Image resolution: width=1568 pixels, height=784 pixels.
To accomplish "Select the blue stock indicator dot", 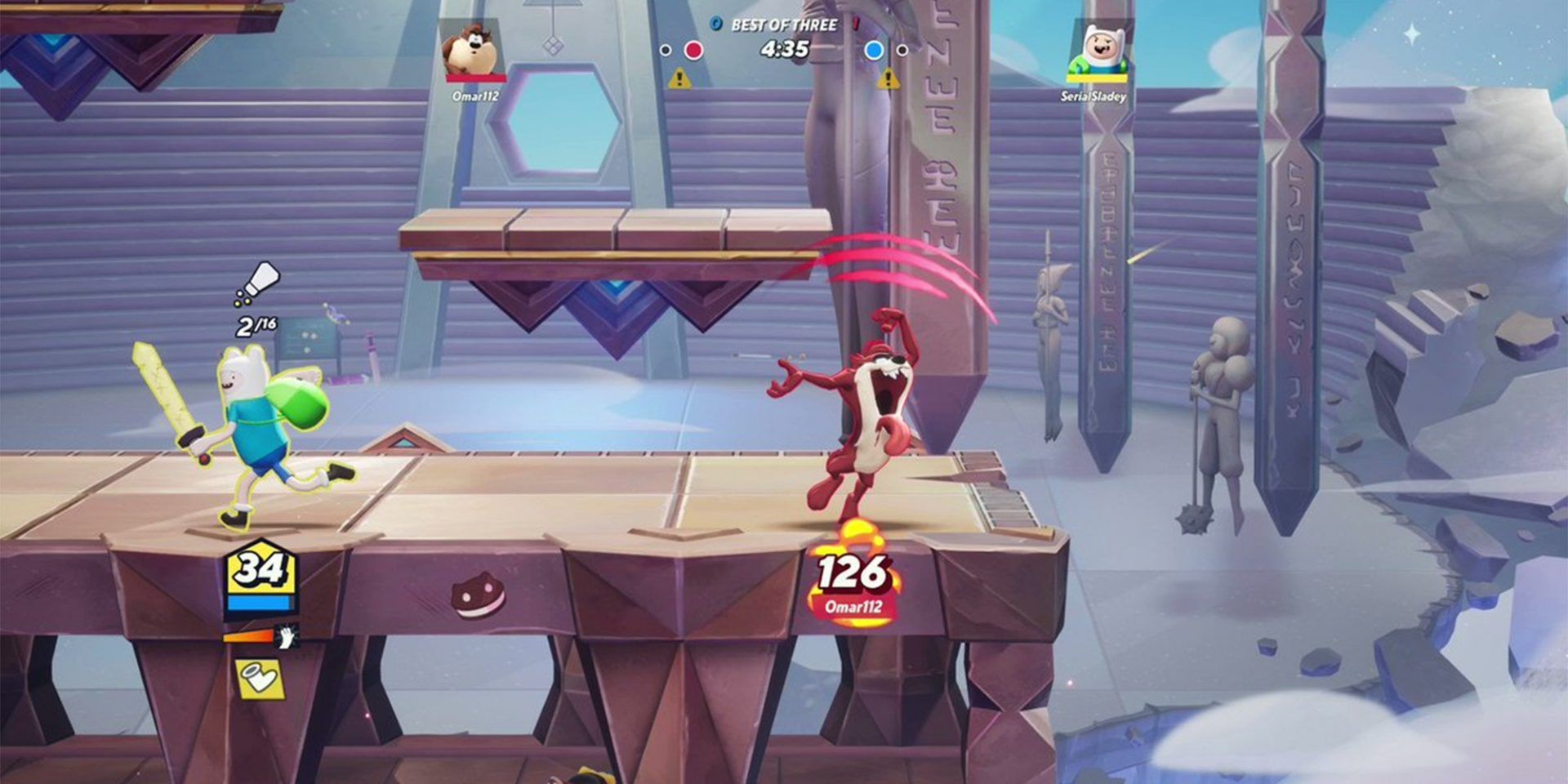I will pyautogui.click(x=872, y=50).
